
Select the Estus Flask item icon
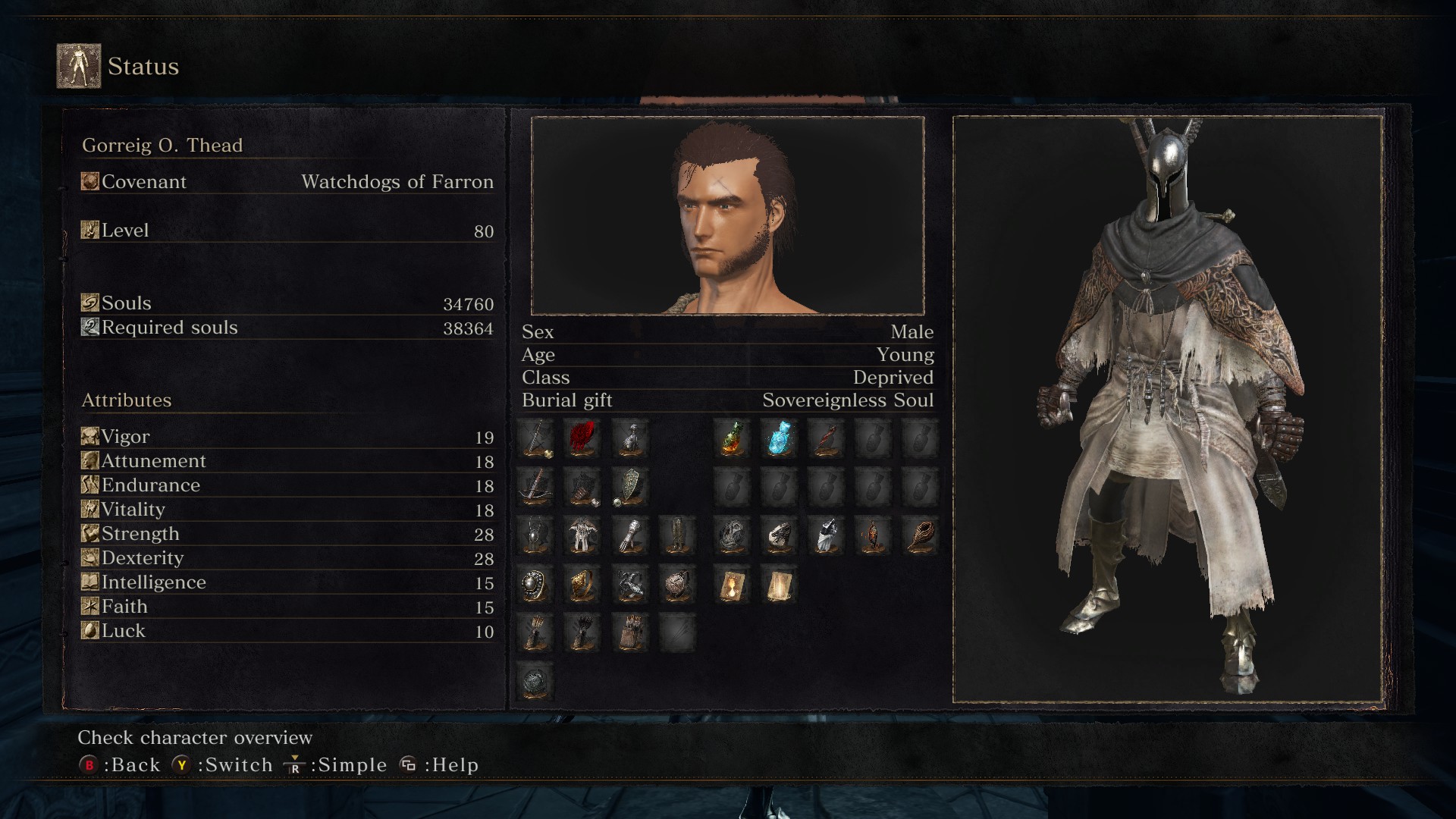[x=730, y=440]
